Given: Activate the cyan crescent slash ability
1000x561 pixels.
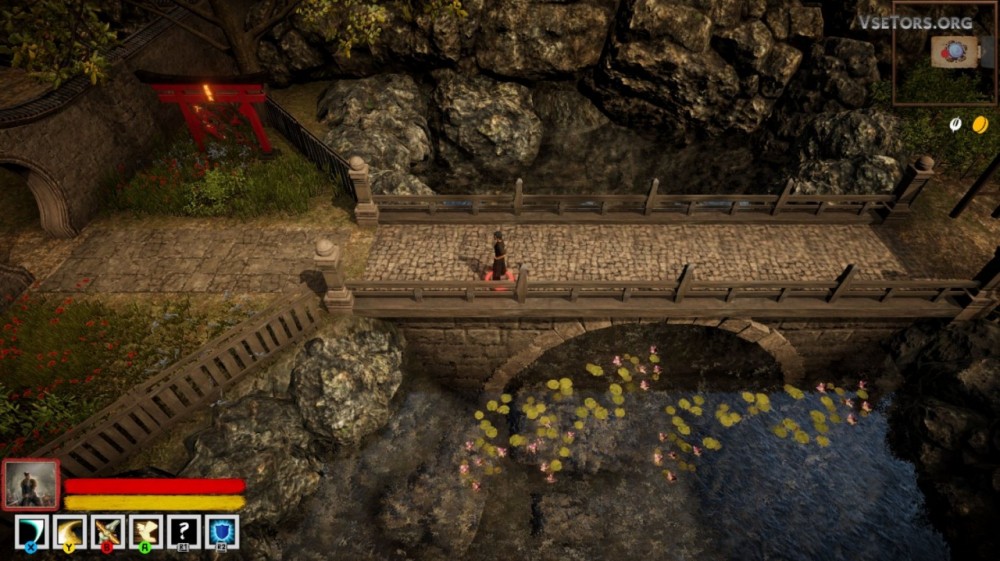Looking at the screenshot, I should pos(31,531).
